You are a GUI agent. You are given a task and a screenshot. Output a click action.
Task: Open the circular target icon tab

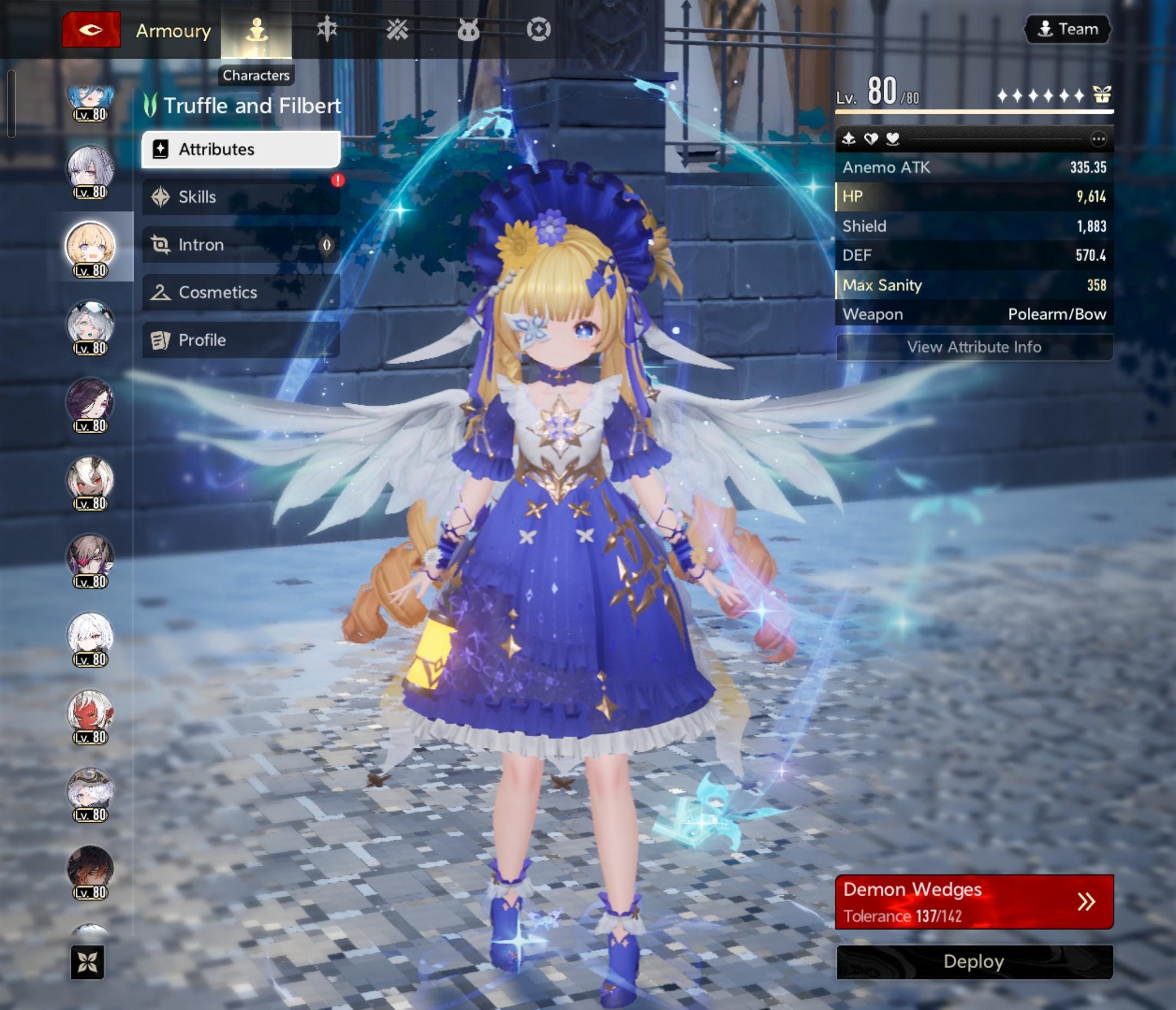[538, 29]
